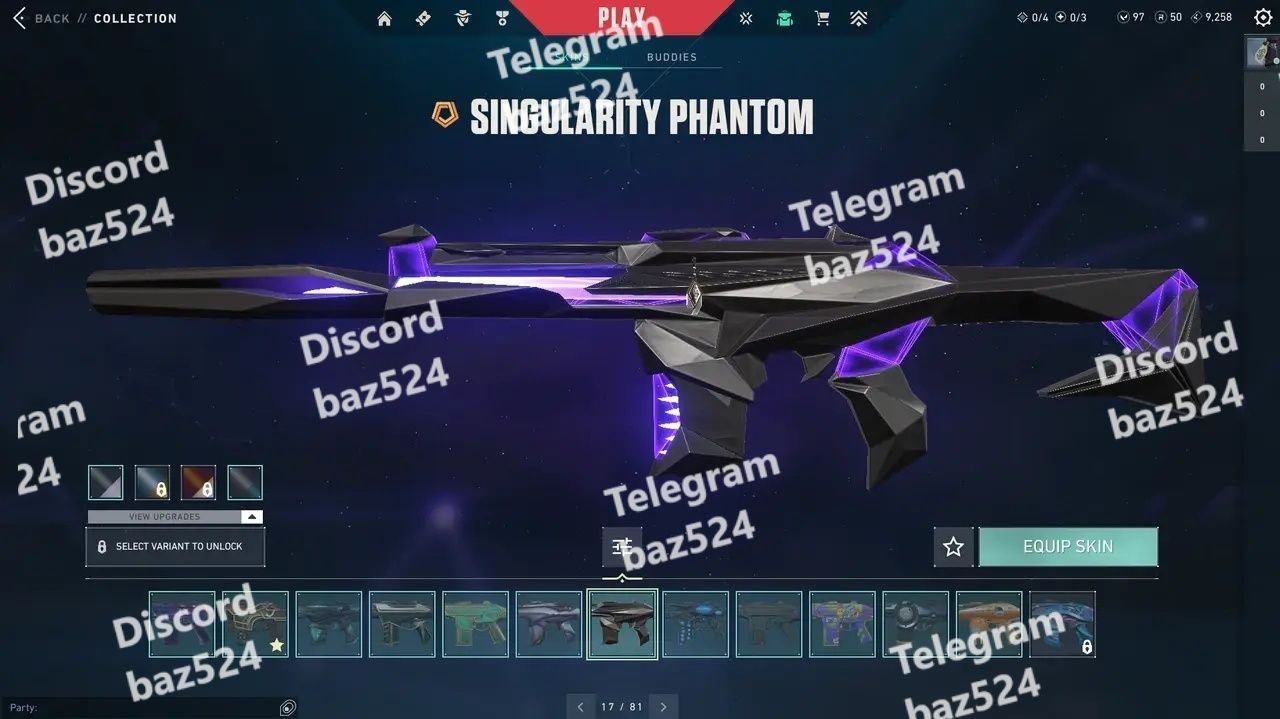Open the store shopping cart

tap(822, 18)
